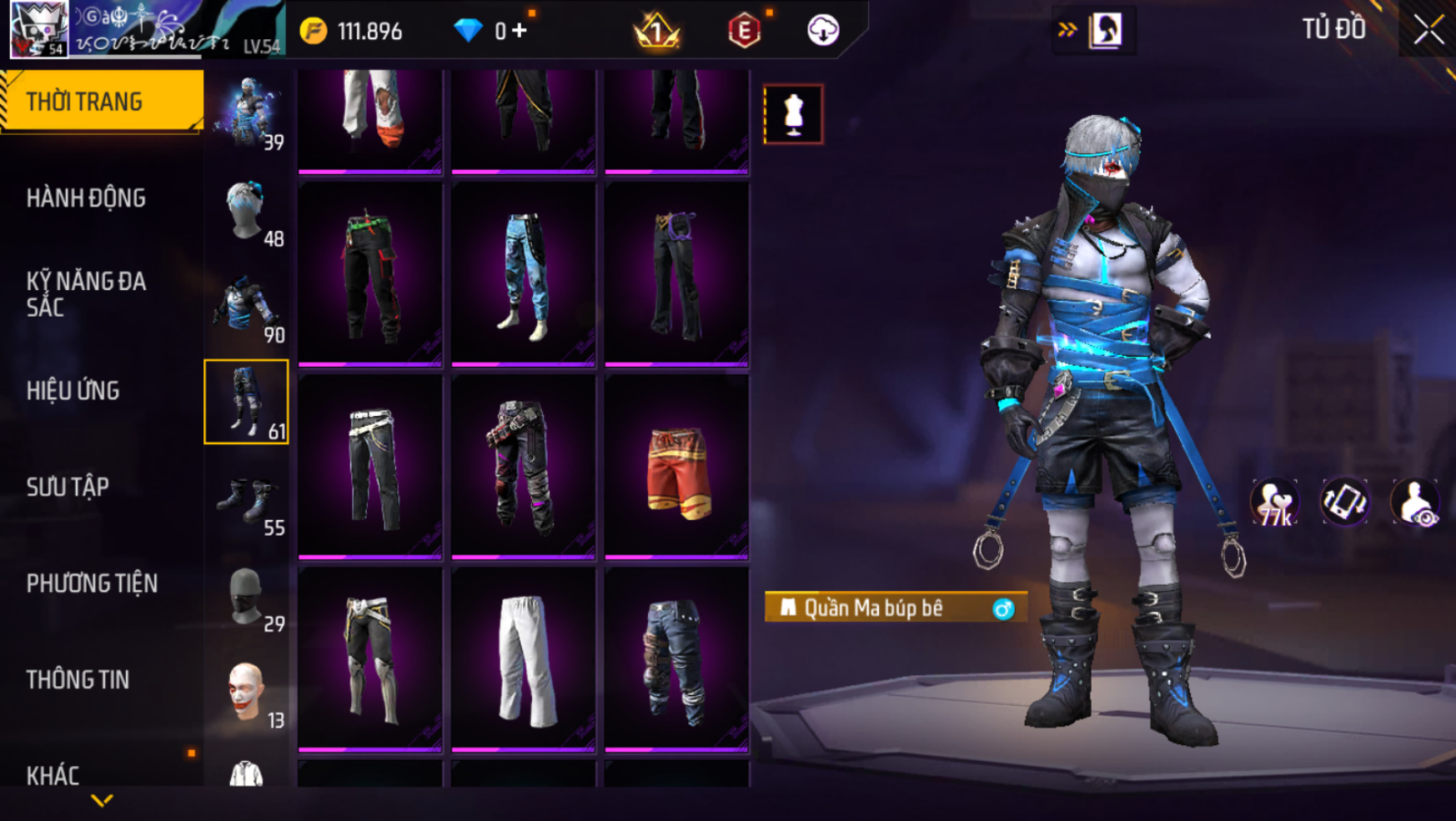Open the Hiệu Ứng section
This screenshot has width=1456, height=821.
tap(73, 391)
